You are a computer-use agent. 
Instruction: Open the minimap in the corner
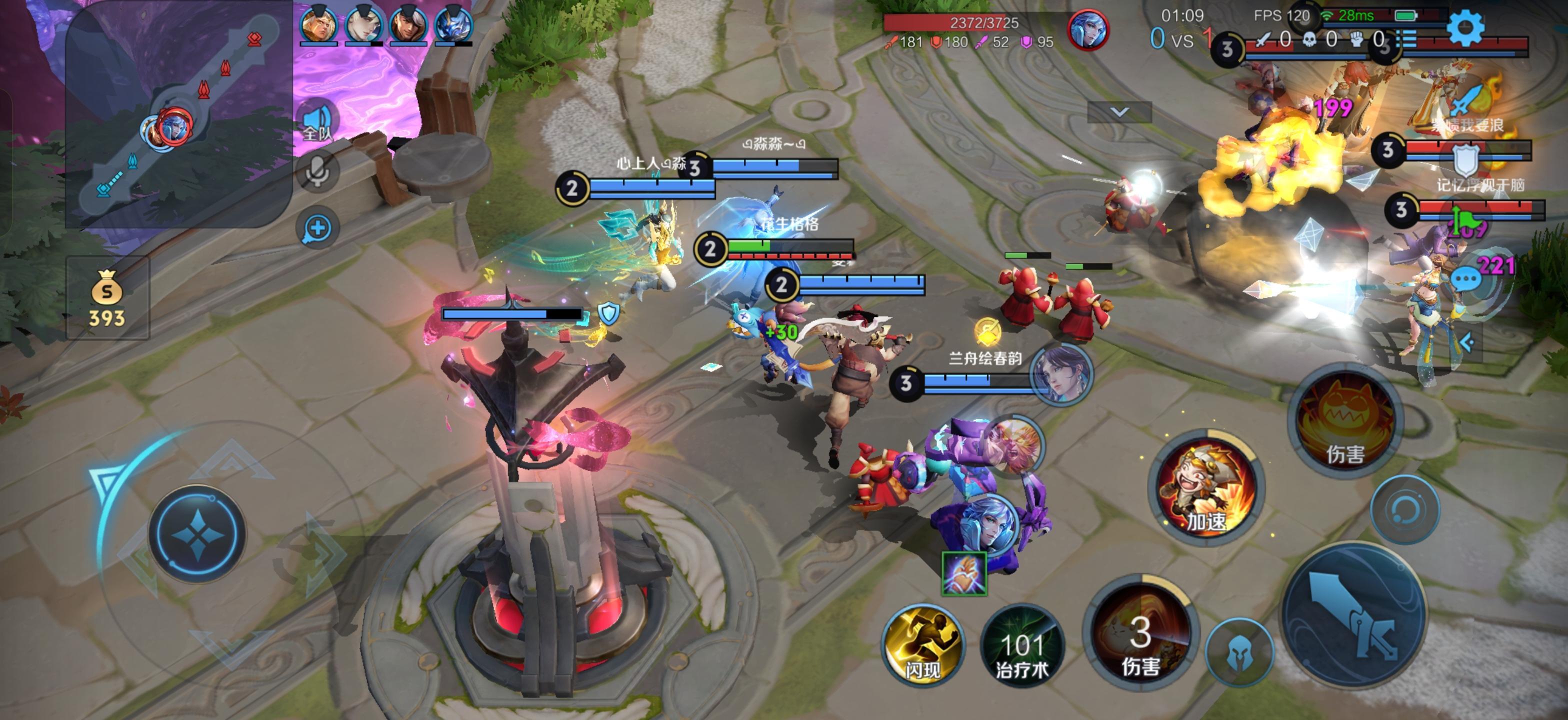point(177,115)
